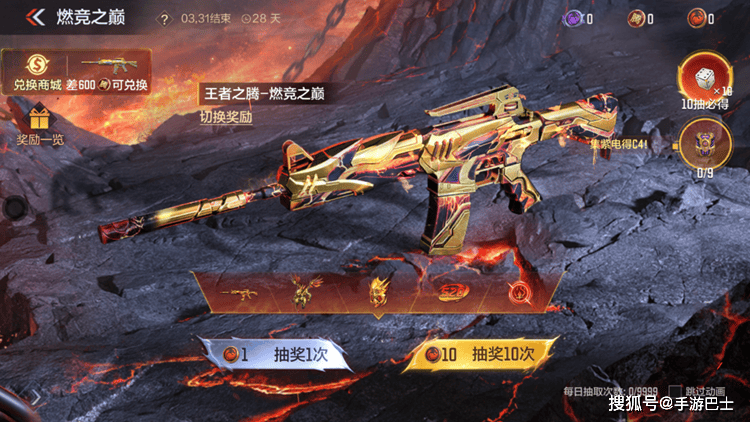Open the question mark help info

click(166, 19)
